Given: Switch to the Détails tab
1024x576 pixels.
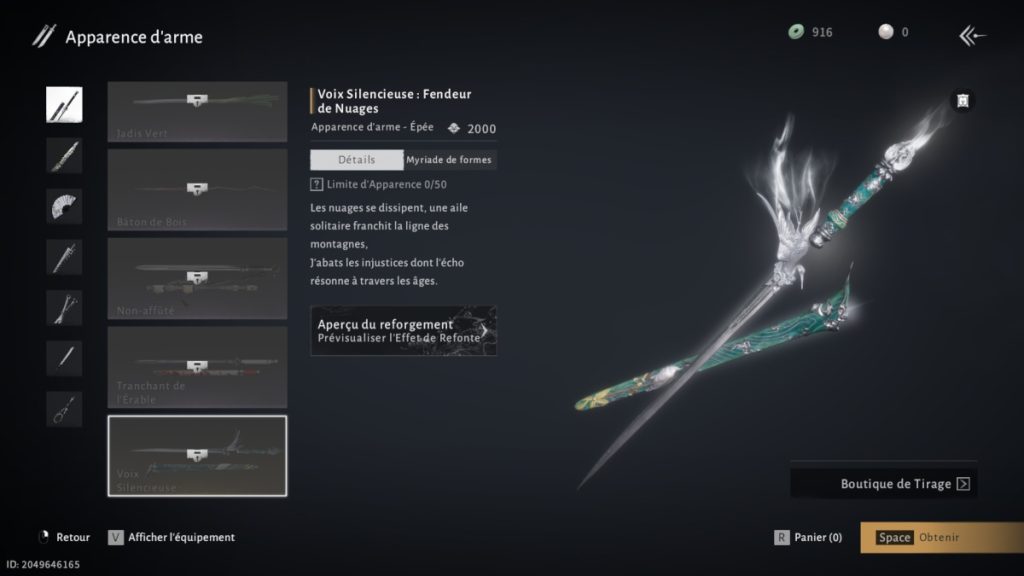Looking at the screenshot, I should pos(356,160).
